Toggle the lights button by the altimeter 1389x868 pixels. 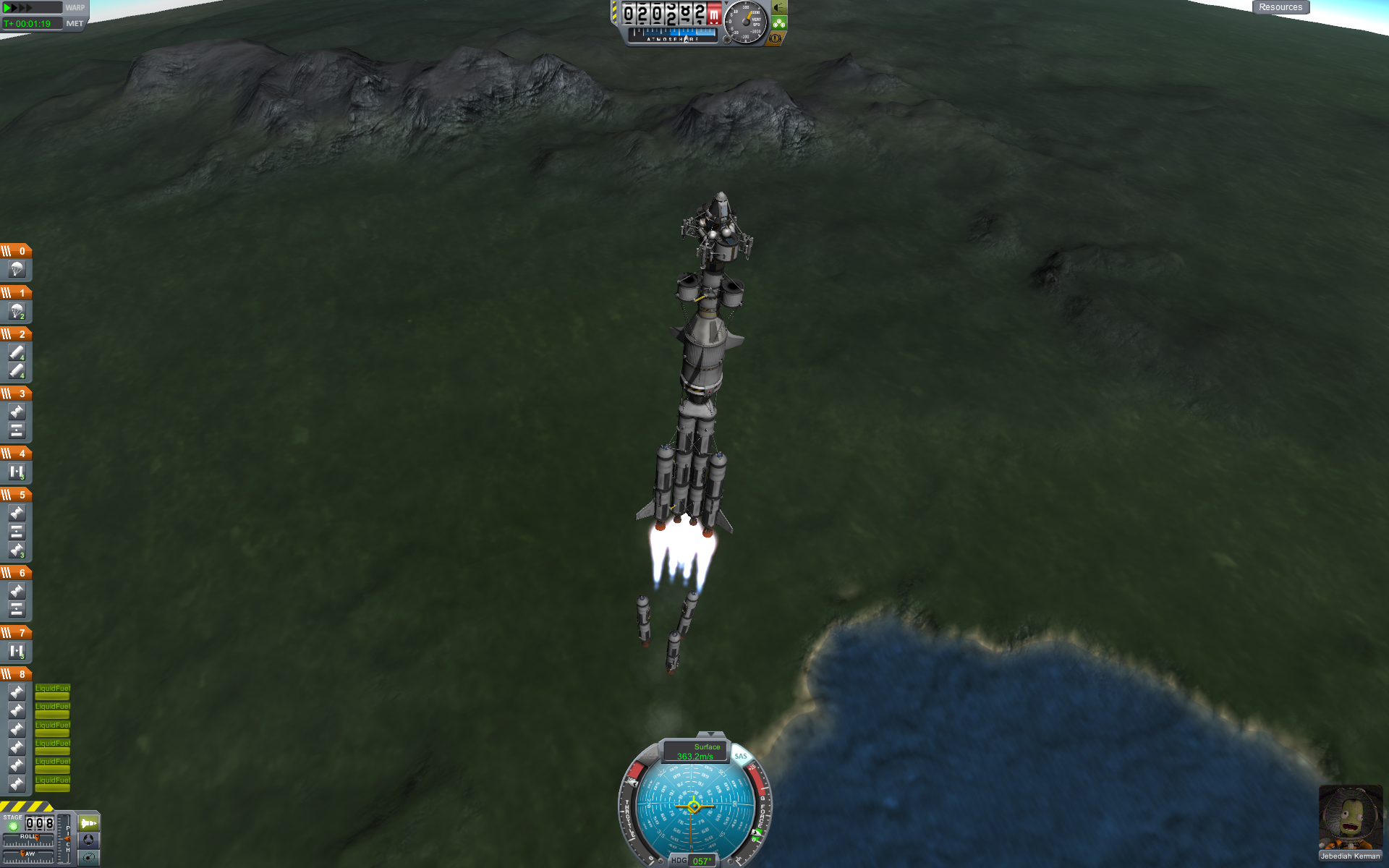(779, 8)
